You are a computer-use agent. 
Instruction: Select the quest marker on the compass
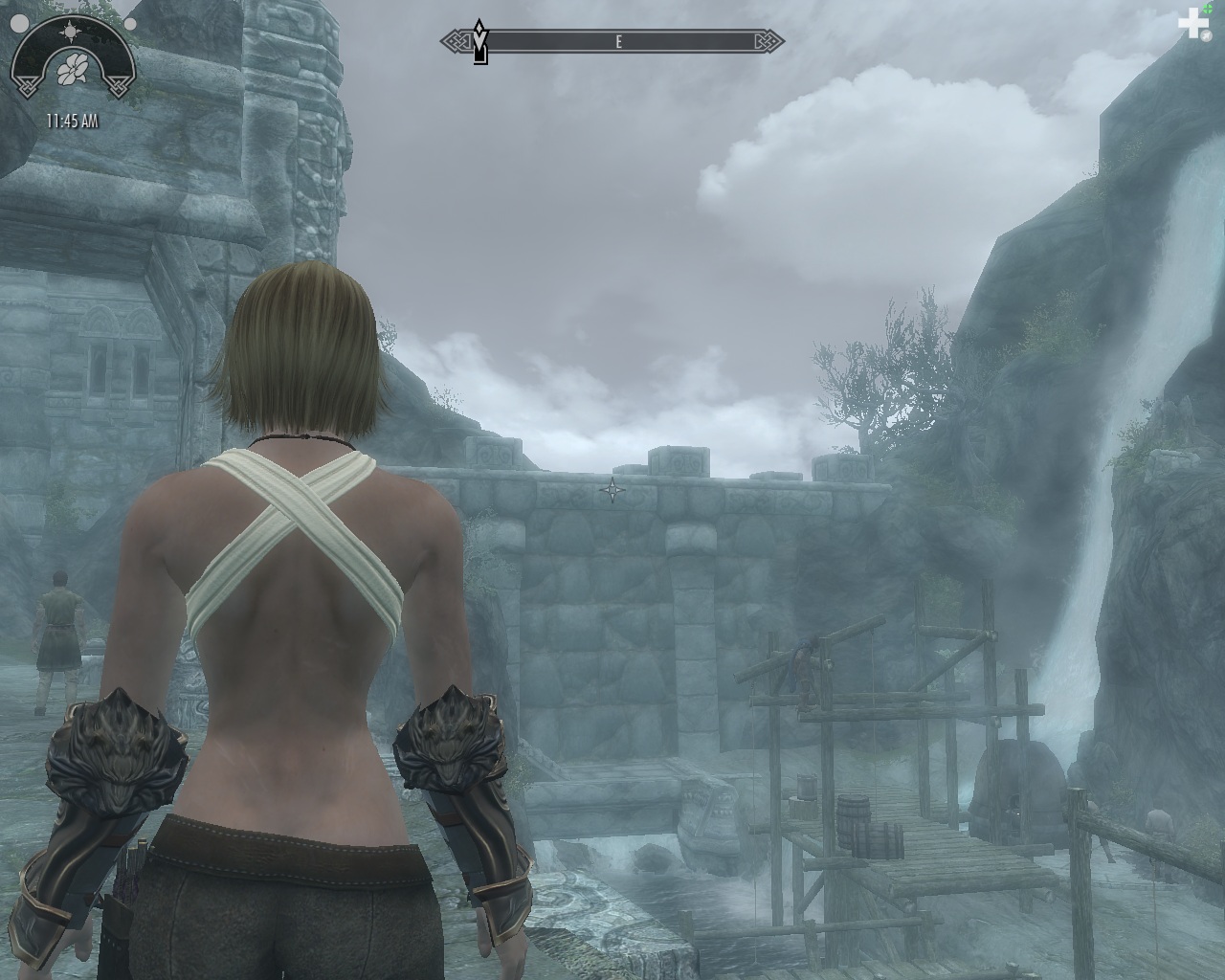click(481, 45)
